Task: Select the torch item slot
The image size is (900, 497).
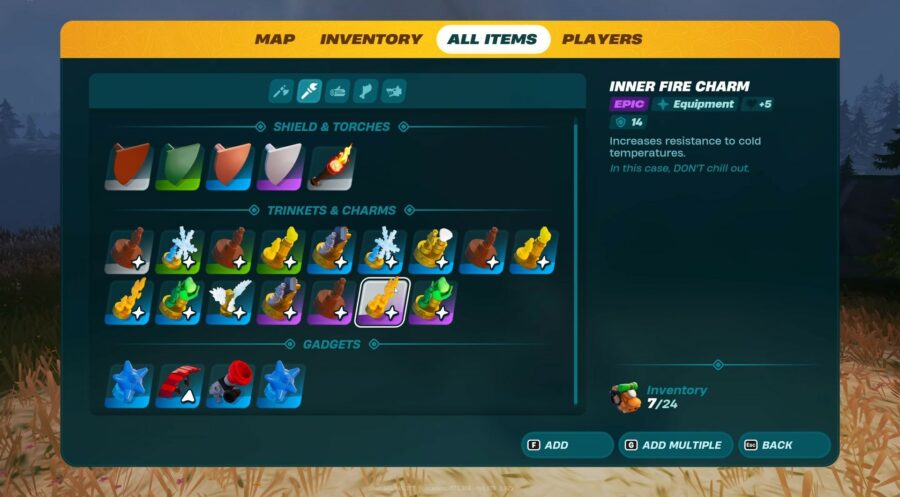Action: (x=332, y=167)
